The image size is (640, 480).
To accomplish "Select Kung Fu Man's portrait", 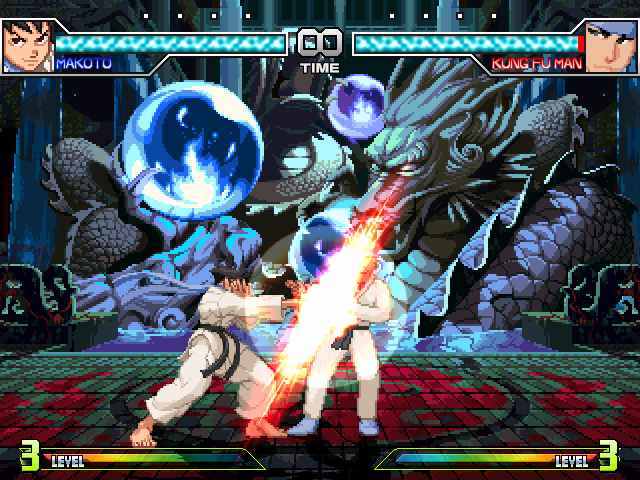I will click(x=612, y=46).
